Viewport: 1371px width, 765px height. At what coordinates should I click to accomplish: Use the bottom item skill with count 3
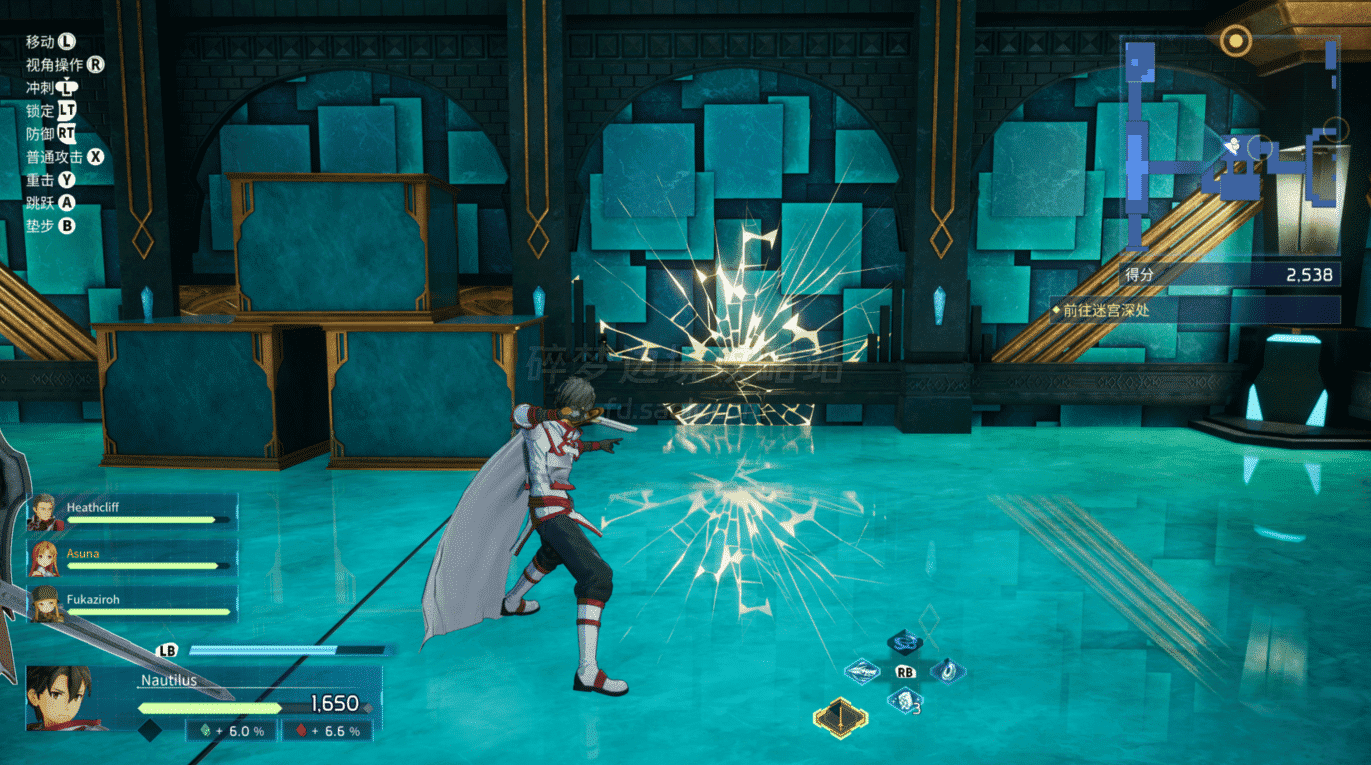pyautogui.click(x=904, y=701)
